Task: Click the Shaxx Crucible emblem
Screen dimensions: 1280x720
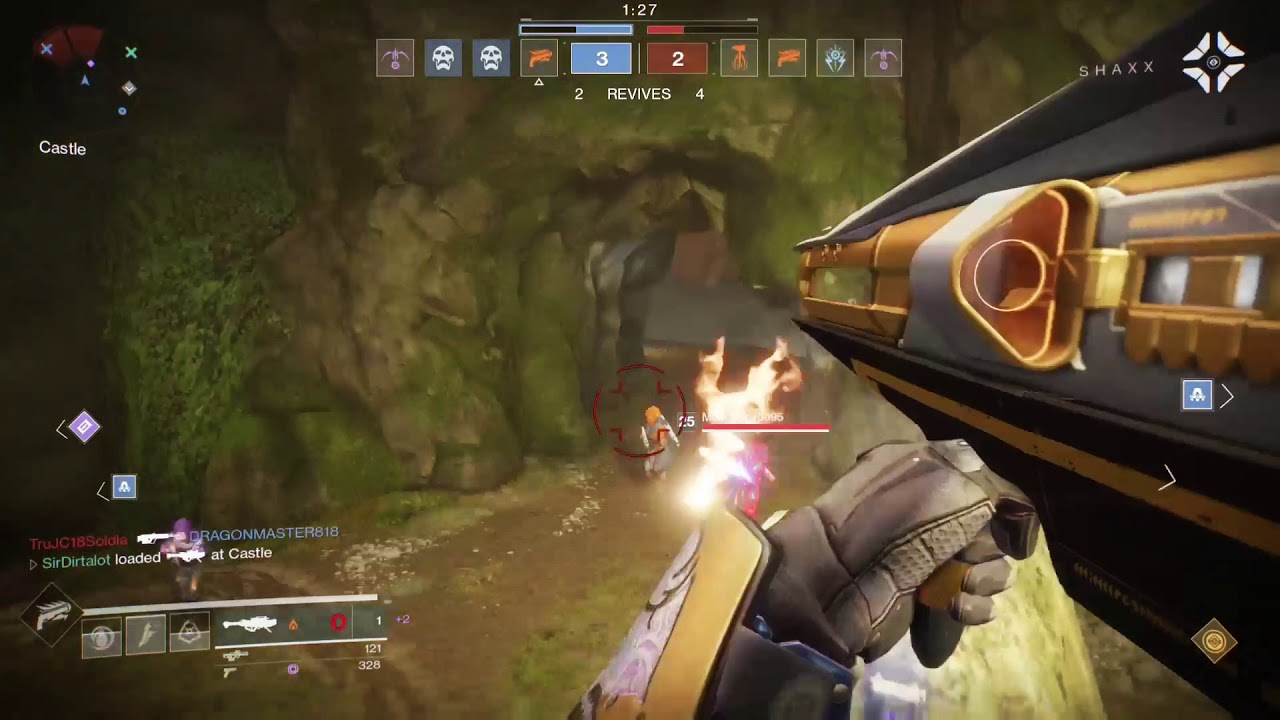Action: tap(1213, 62)
